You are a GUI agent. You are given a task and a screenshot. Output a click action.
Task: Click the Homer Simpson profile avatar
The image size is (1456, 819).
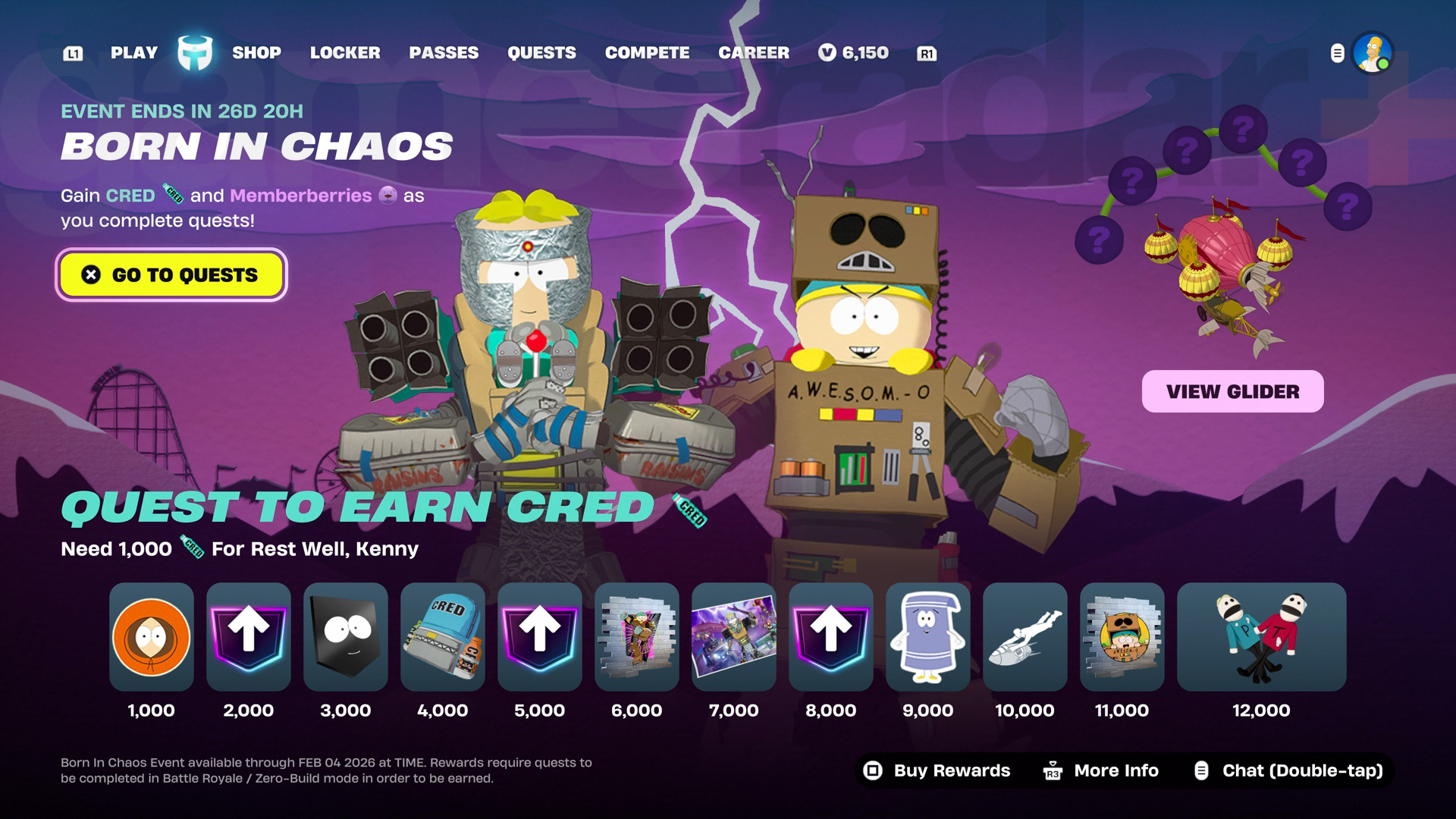[x=1372, y=53]
